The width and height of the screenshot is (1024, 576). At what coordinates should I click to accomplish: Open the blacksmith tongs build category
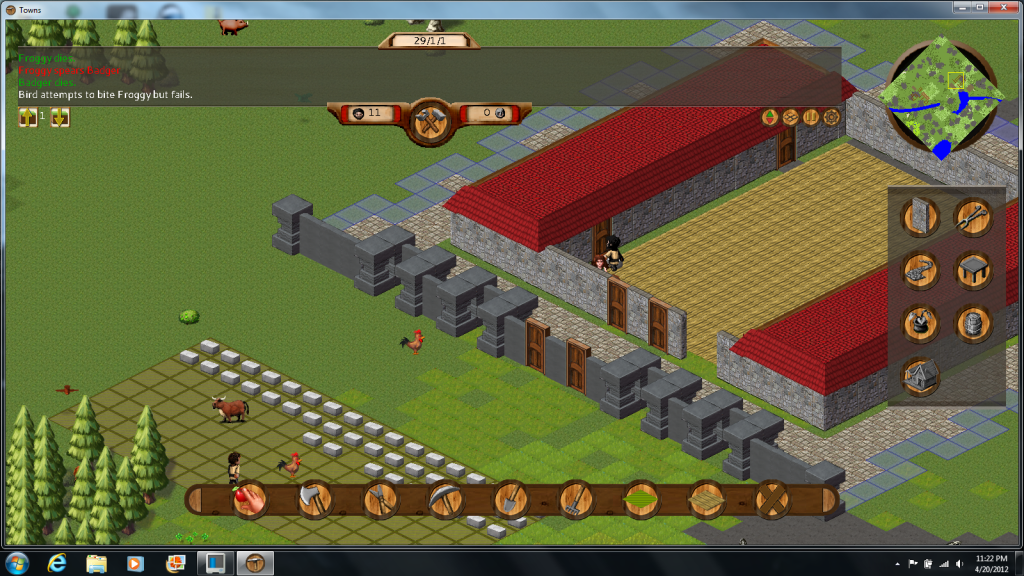click(972, 215)
